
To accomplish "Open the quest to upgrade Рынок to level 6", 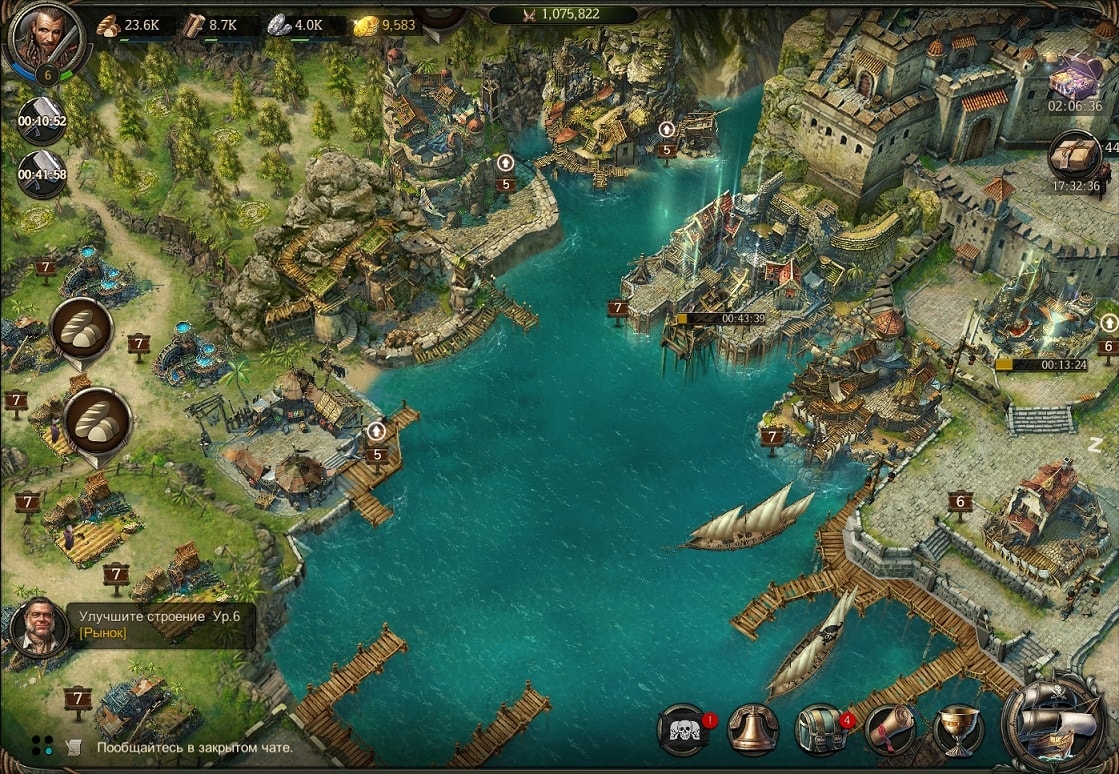I will point(160,625).
